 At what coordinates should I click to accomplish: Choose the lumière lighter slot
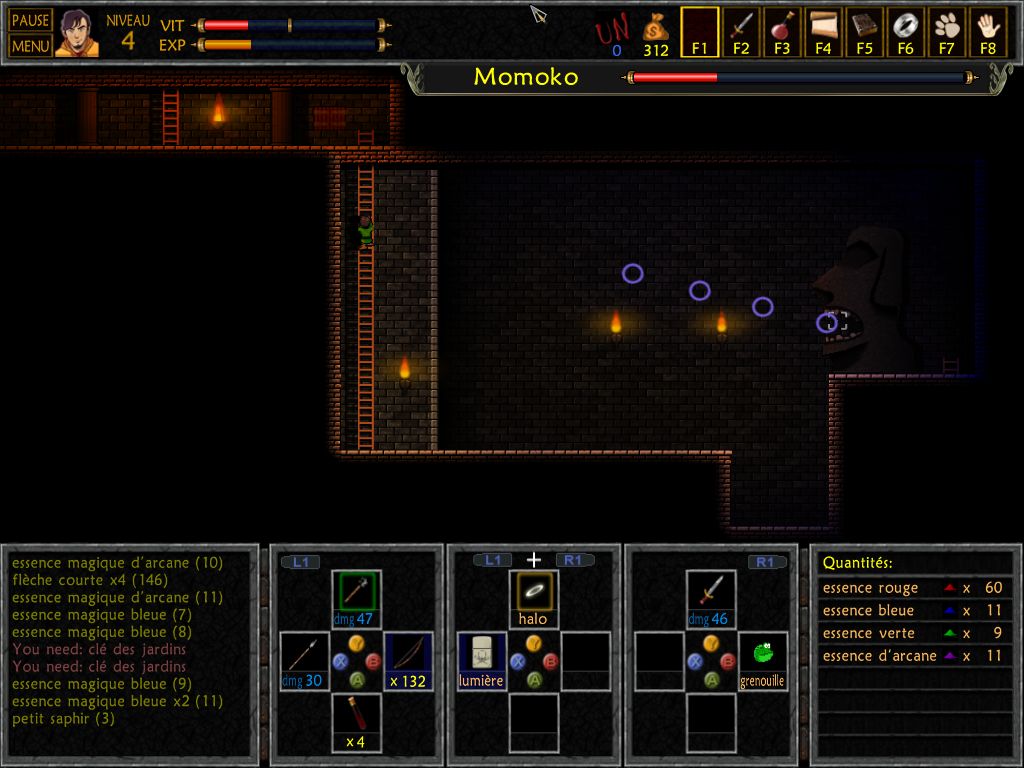(x=482, y=660)
